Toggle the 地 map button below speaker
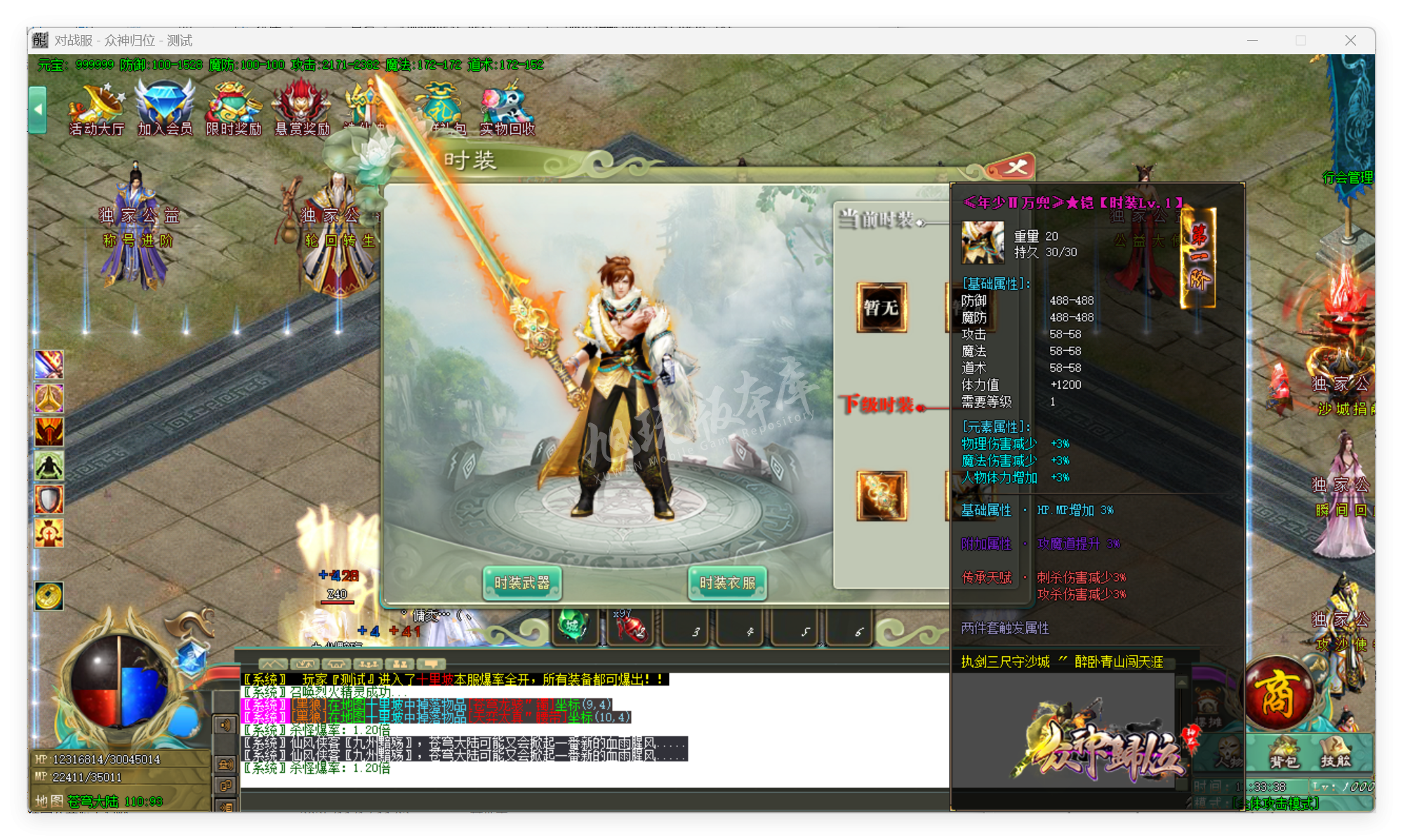This screenshot has height=840, width=1403. pos(225,786)
